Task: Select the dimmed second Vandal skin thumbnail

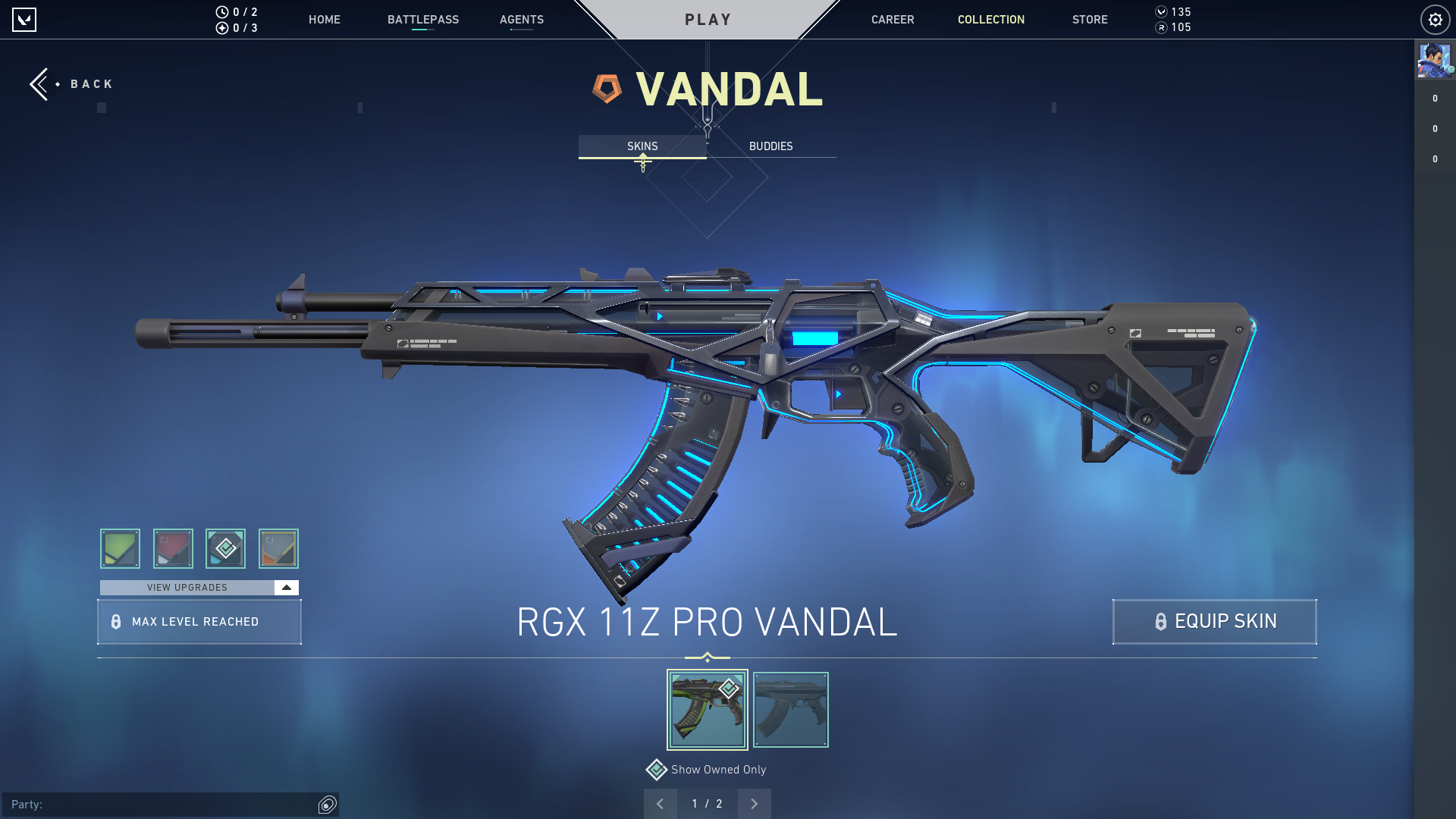Action: [x=790, y=710]
